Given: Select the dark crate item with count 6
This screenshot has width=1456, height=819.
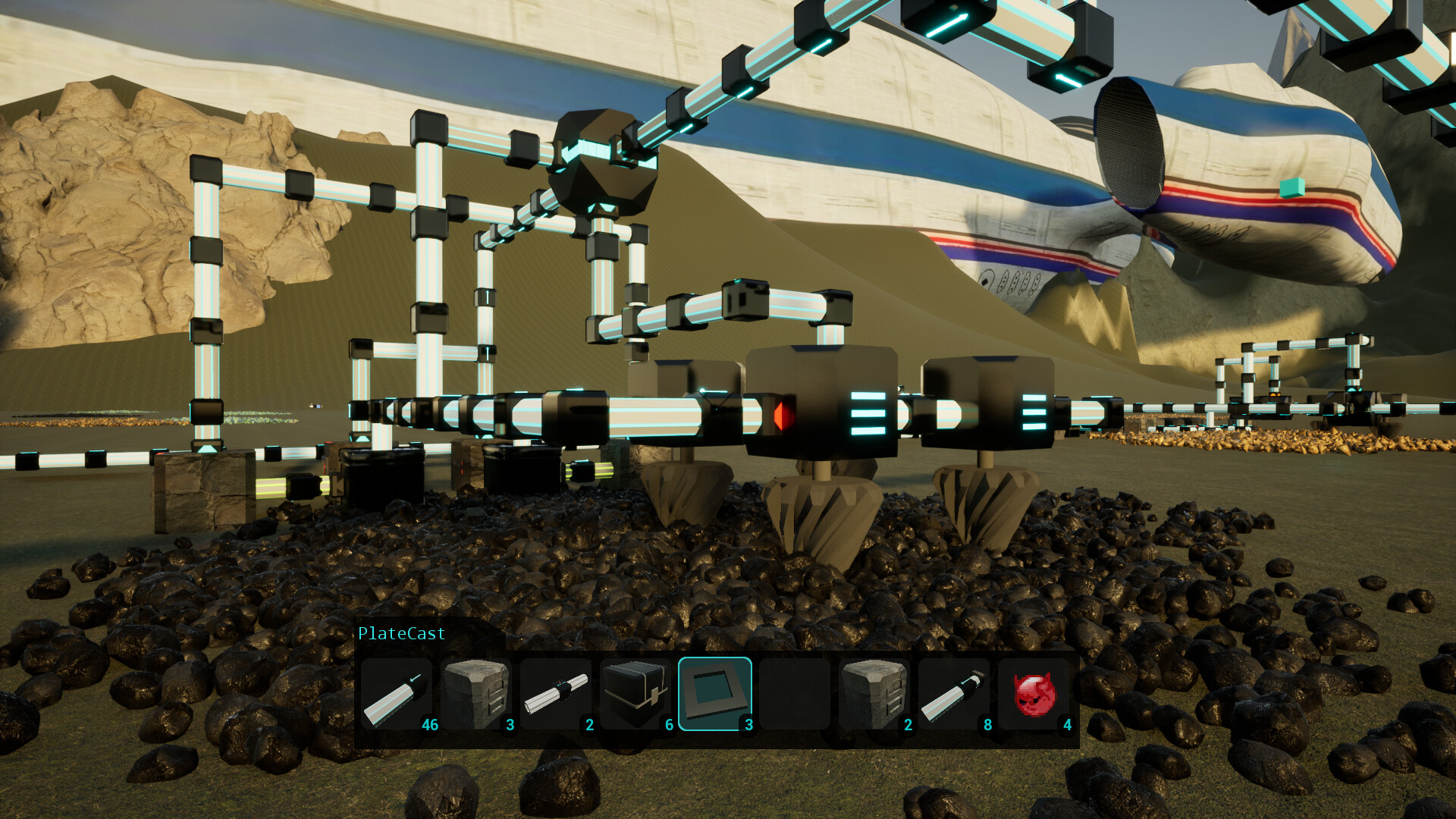Looking at the screenshot, I should coord(637,692).
